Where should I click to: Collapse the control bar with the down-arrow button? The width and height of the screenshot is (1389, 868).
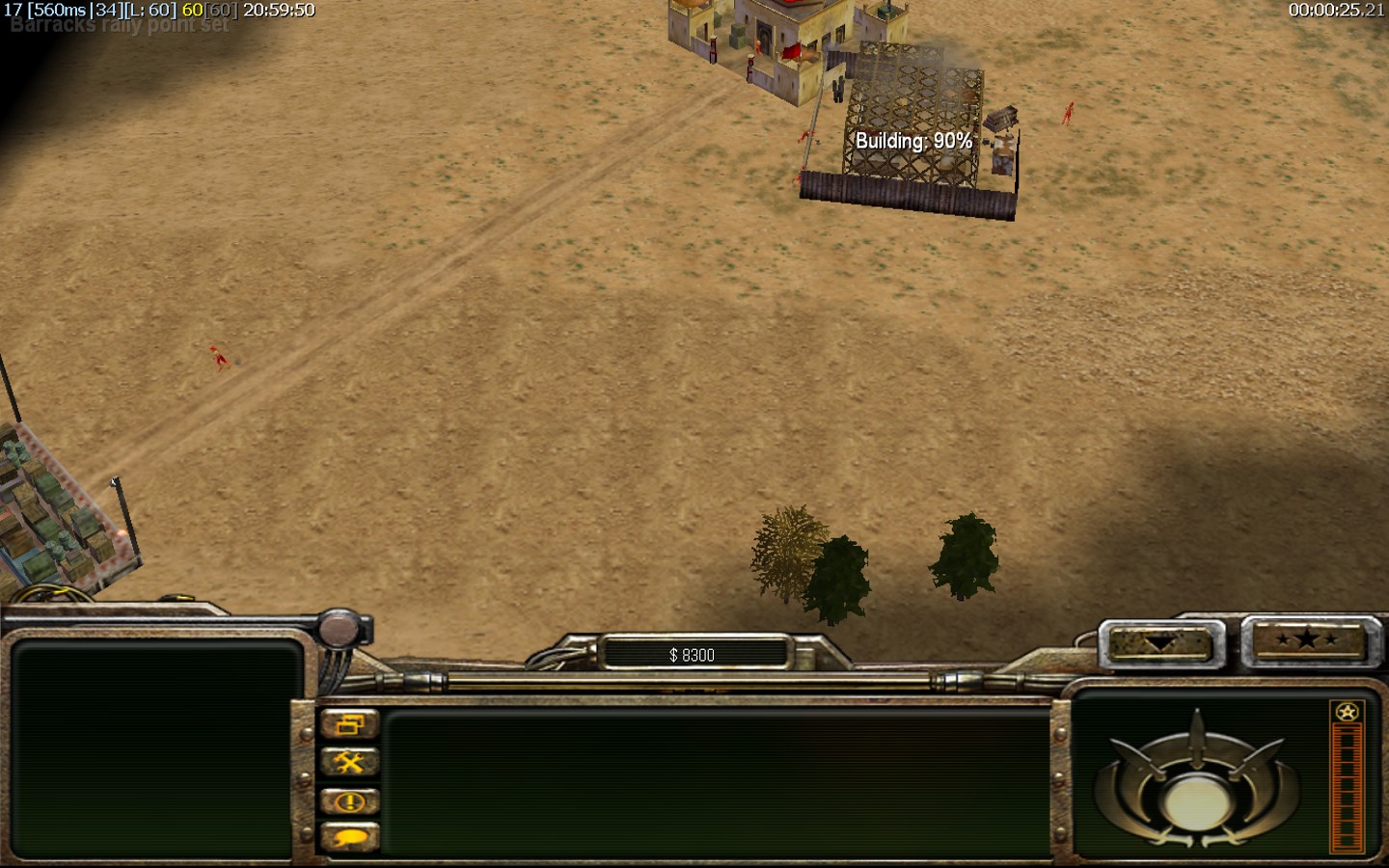(1160, 642)
